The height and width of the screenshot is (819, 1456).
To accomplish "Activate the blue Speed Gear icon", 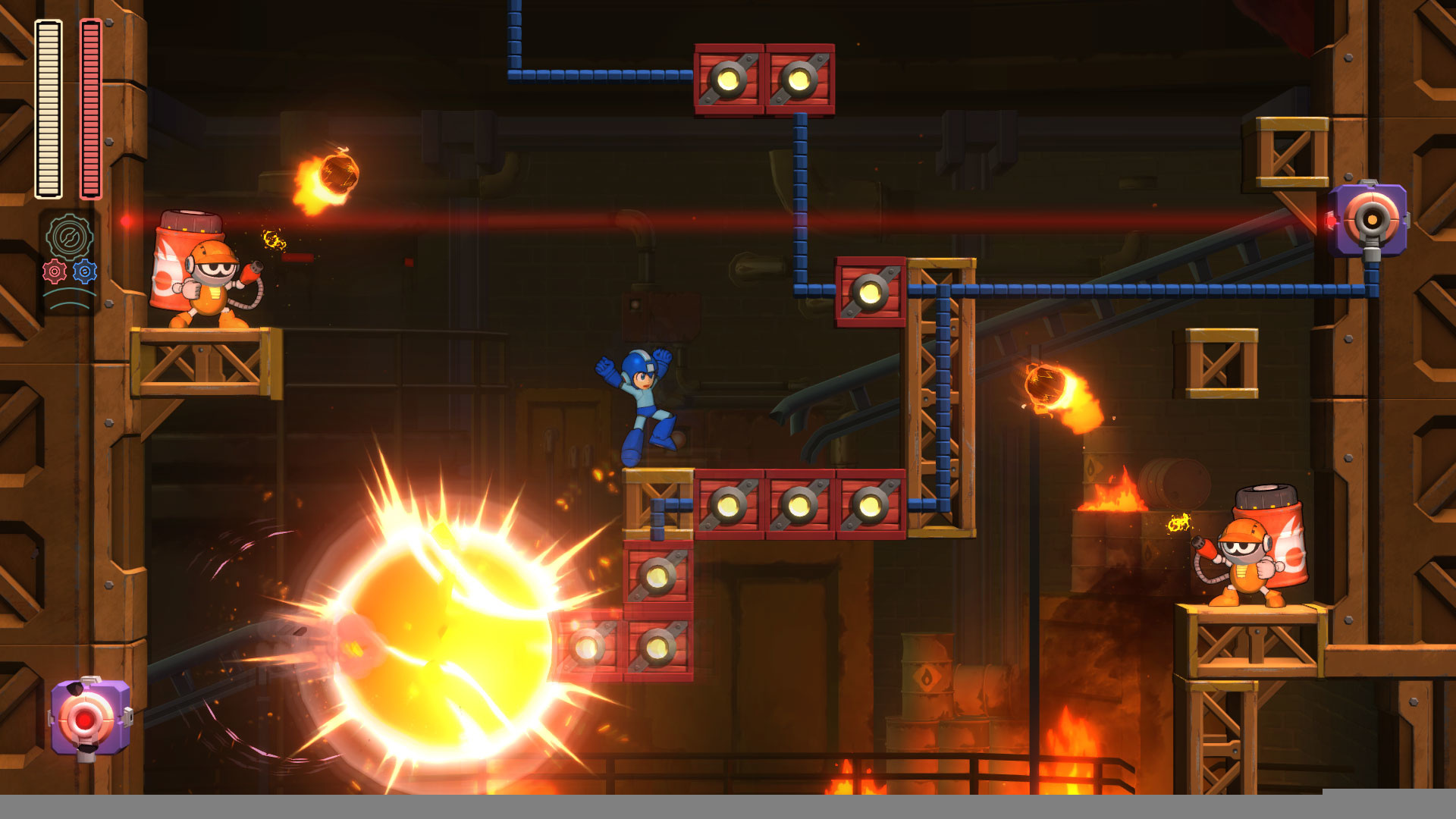I will 86,271.
